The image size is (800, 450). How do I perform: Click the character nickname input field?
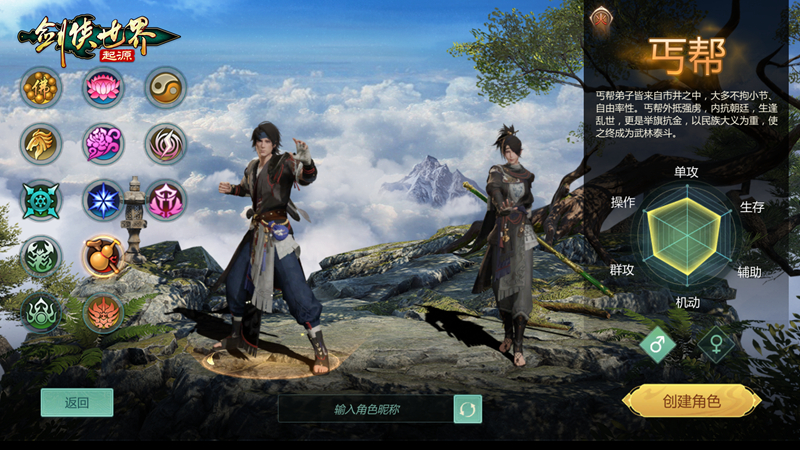(365, 409)
